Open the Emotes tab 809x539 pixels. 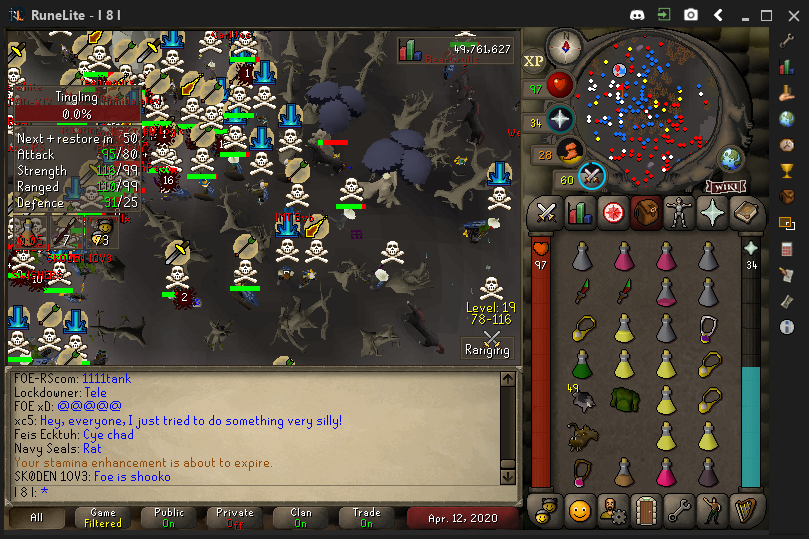[712, 511]
